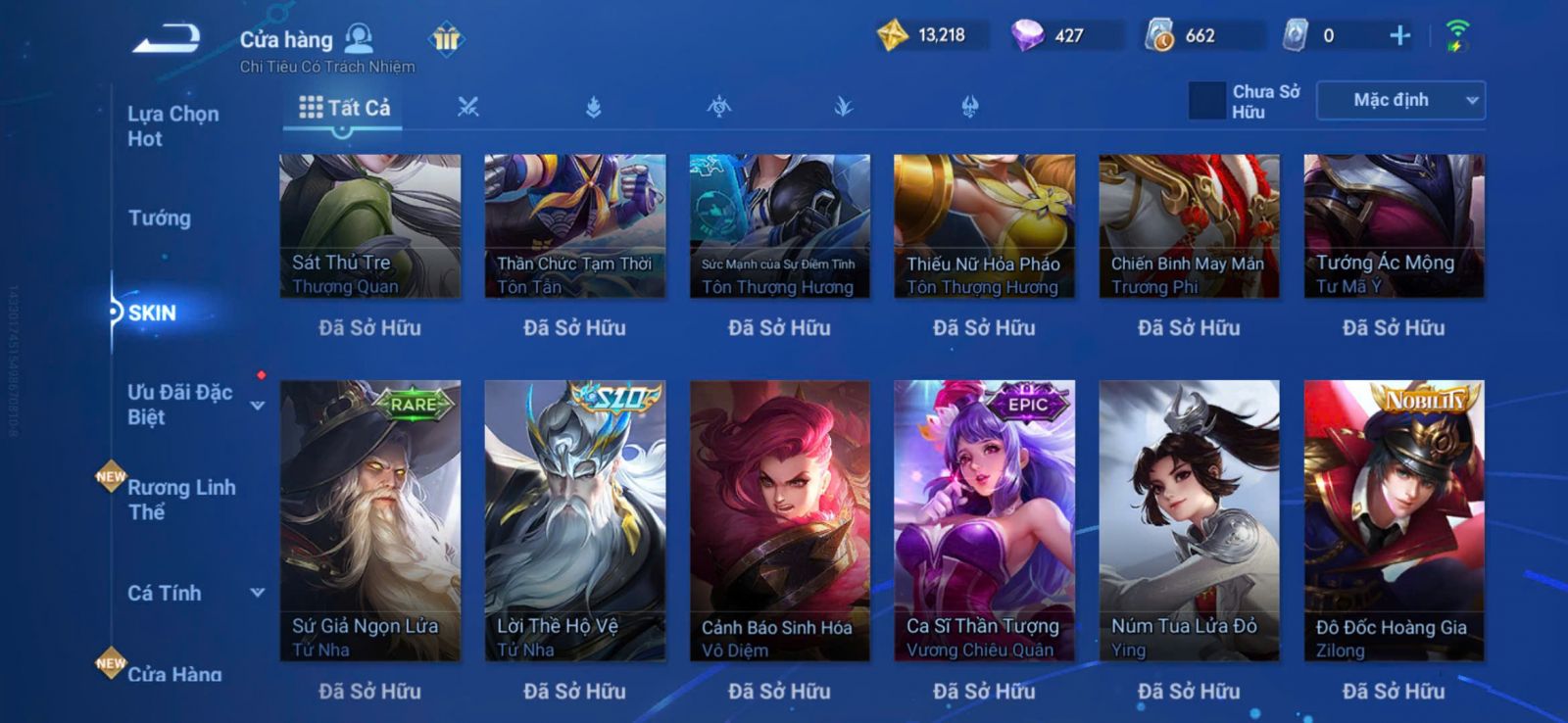Open Rương Linh Thể section
This screenshot has height=723, width=1568.
coord(180,500)
